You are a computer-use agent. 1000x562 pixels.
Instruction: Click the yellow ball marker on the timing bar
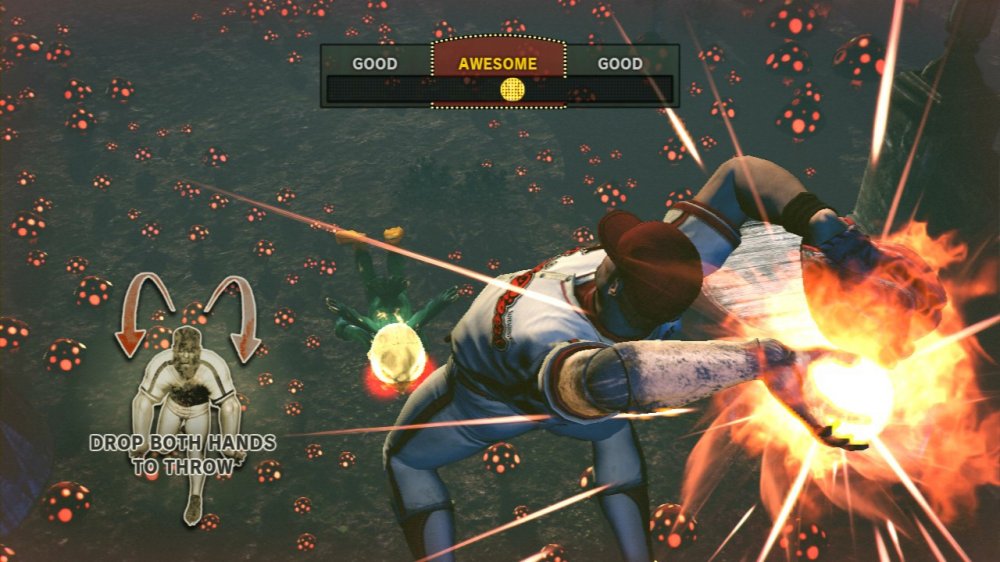512,90
